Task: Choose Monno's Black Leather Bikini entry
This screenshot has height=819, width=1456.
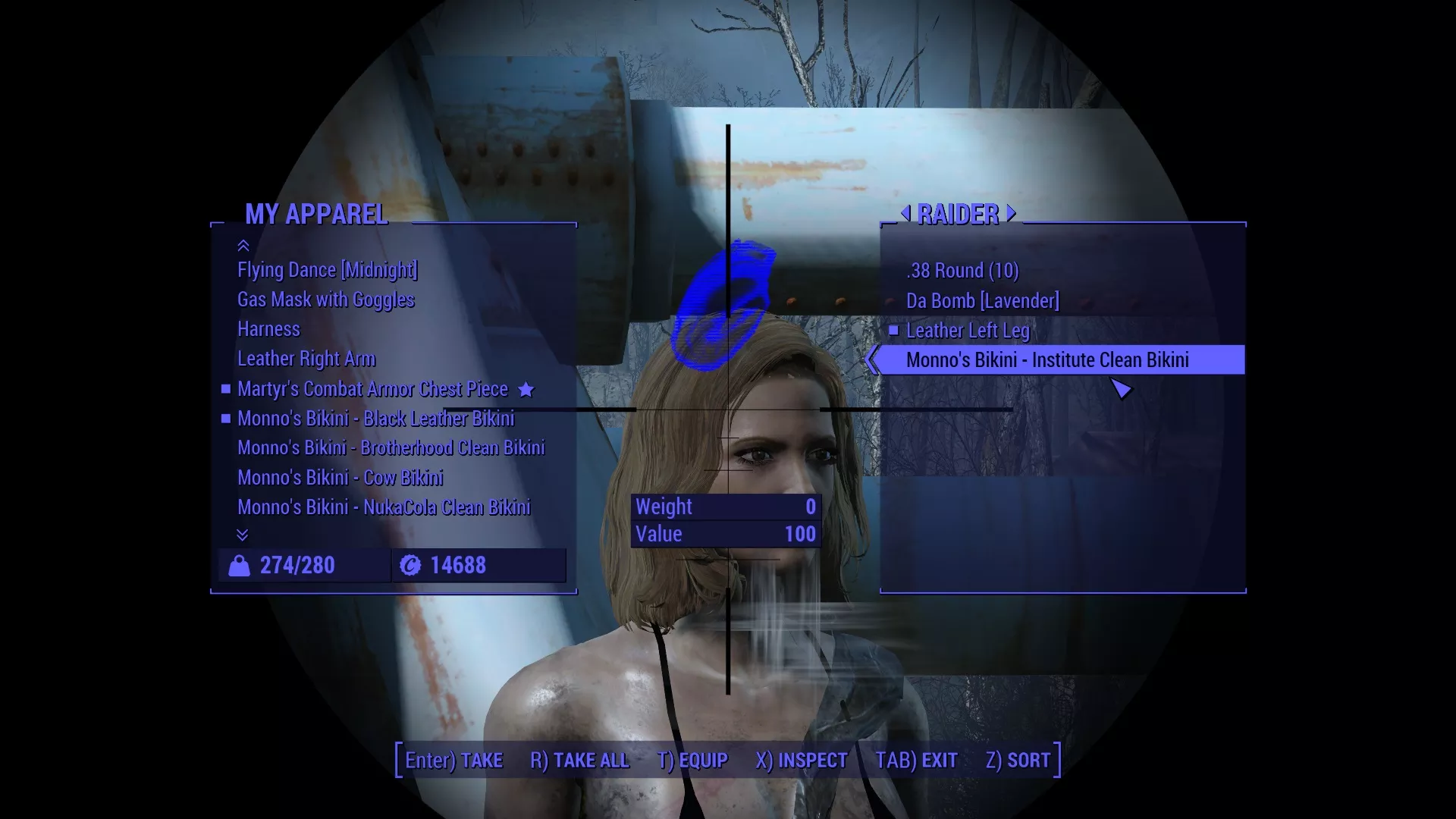Action: point(375,419)
